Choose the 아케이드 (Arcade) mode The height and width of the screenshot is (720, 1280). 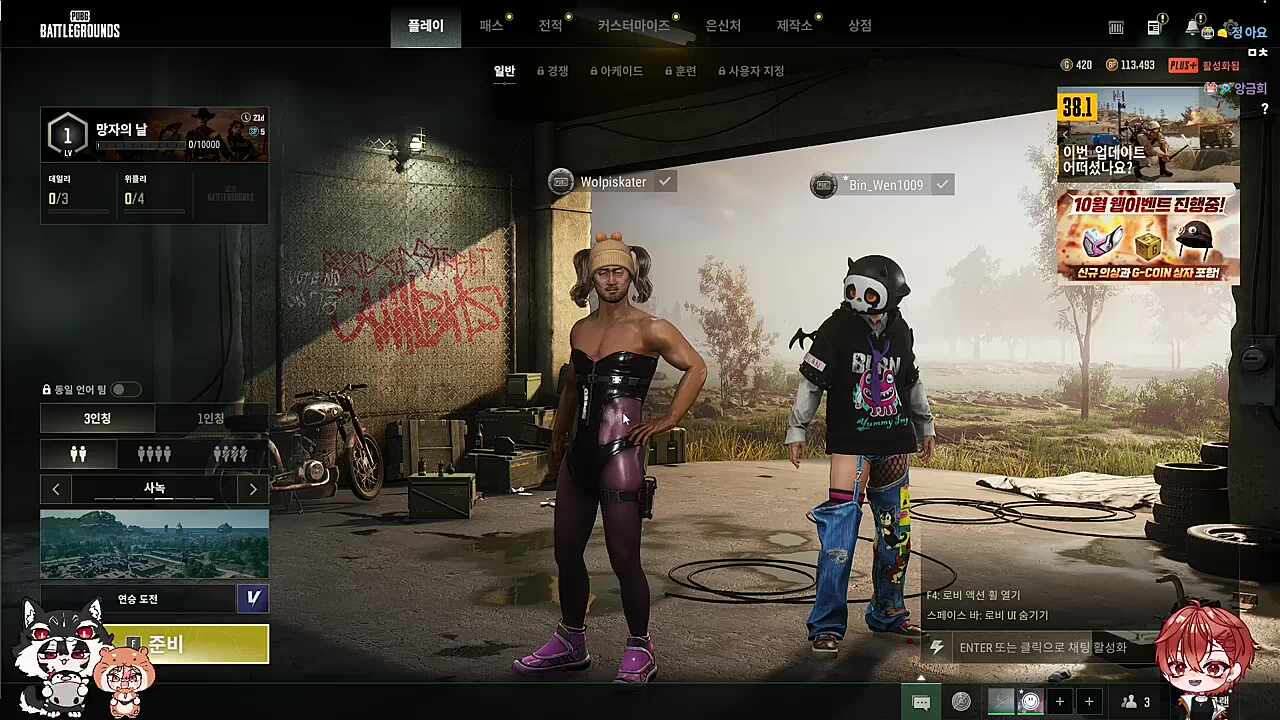(617, 71)
